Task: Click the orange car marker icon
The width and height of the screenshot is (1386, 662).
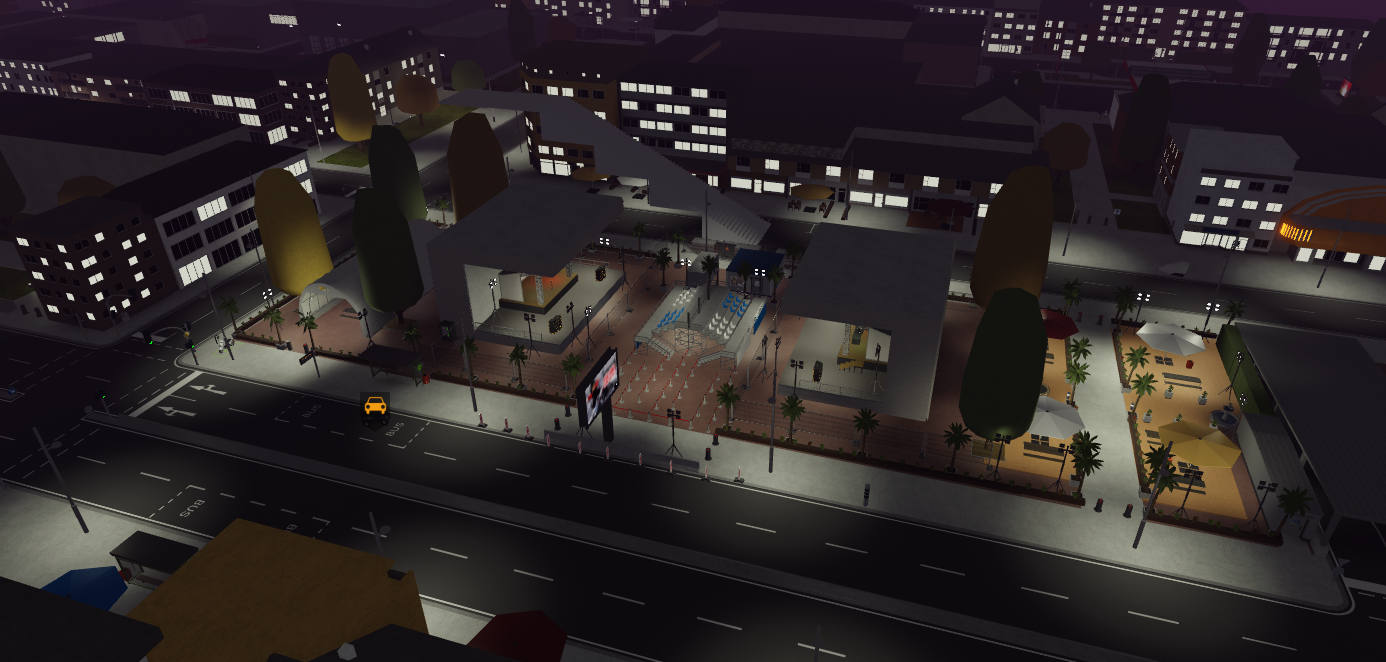Action: tap(375, 406)
